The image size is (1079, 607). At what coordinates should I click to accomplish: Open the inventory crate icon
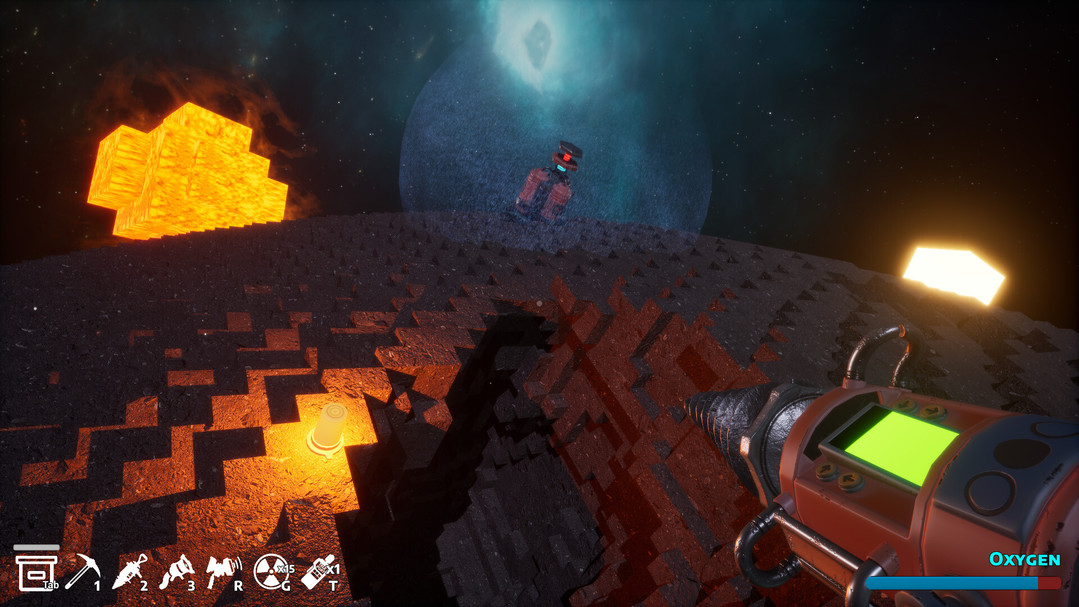pos(33,570)
